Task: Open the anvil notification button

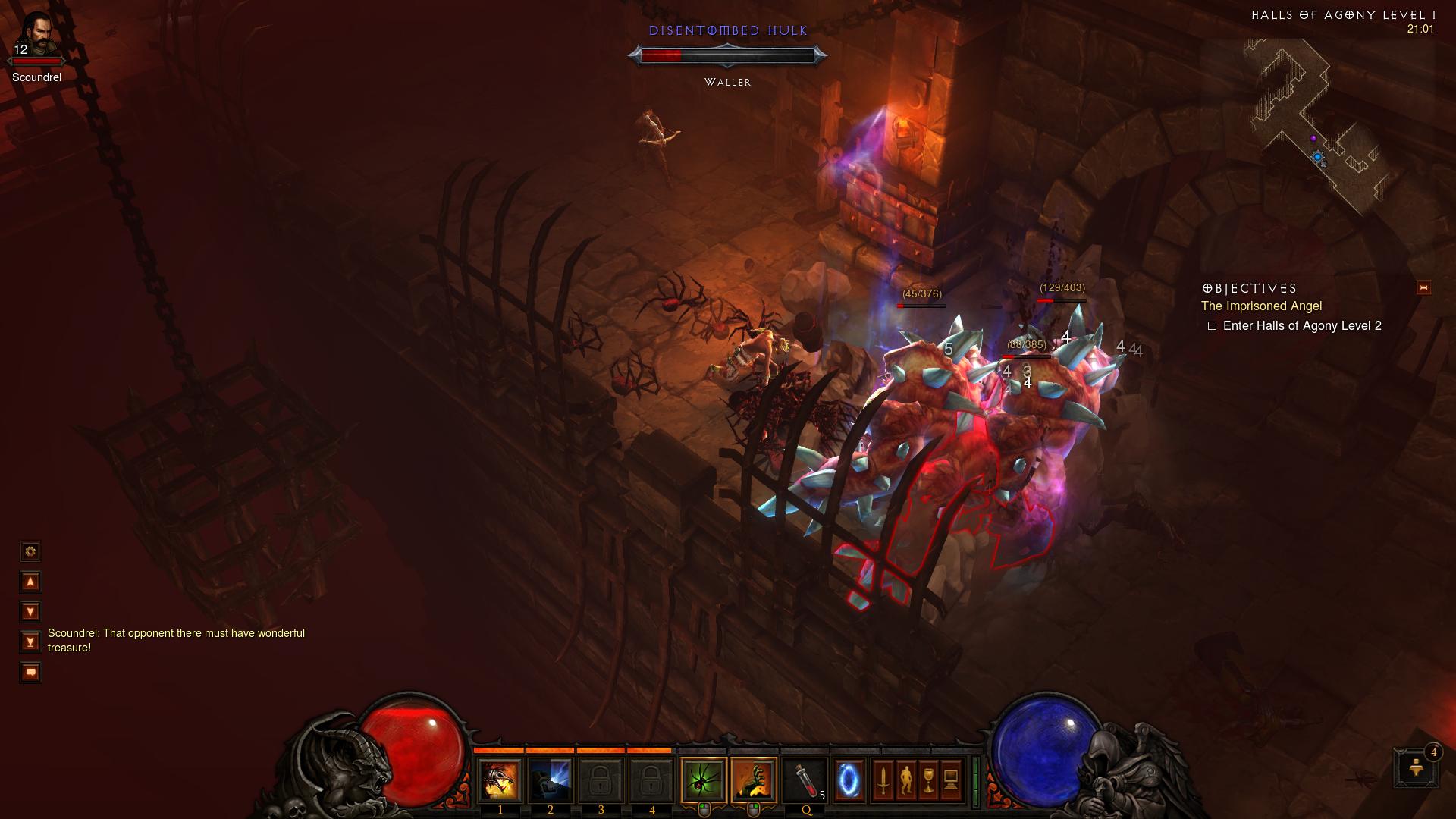Action: point(1416,768)
